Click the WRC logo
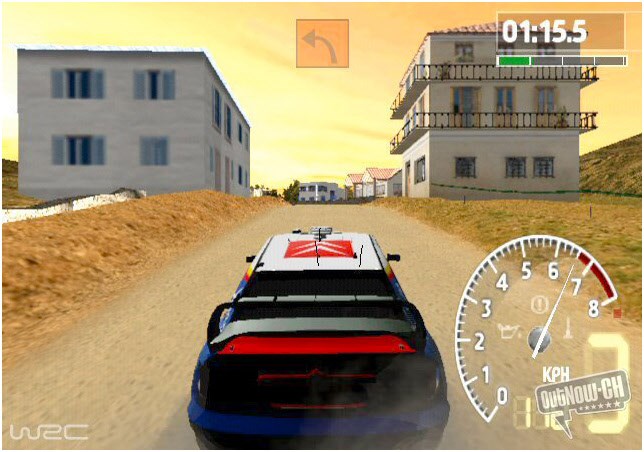 49,432
